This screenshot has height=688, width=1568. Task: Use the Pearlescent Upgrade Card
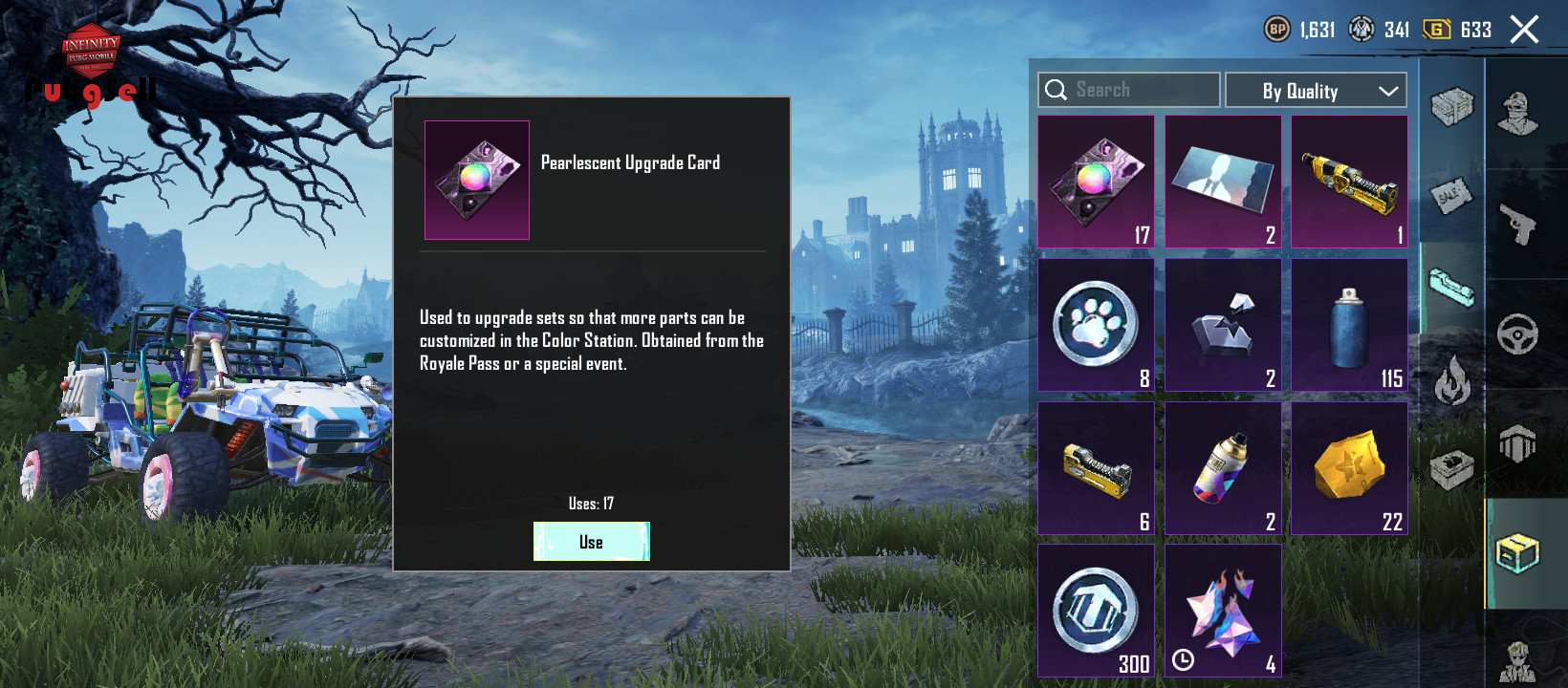point(591,542)
